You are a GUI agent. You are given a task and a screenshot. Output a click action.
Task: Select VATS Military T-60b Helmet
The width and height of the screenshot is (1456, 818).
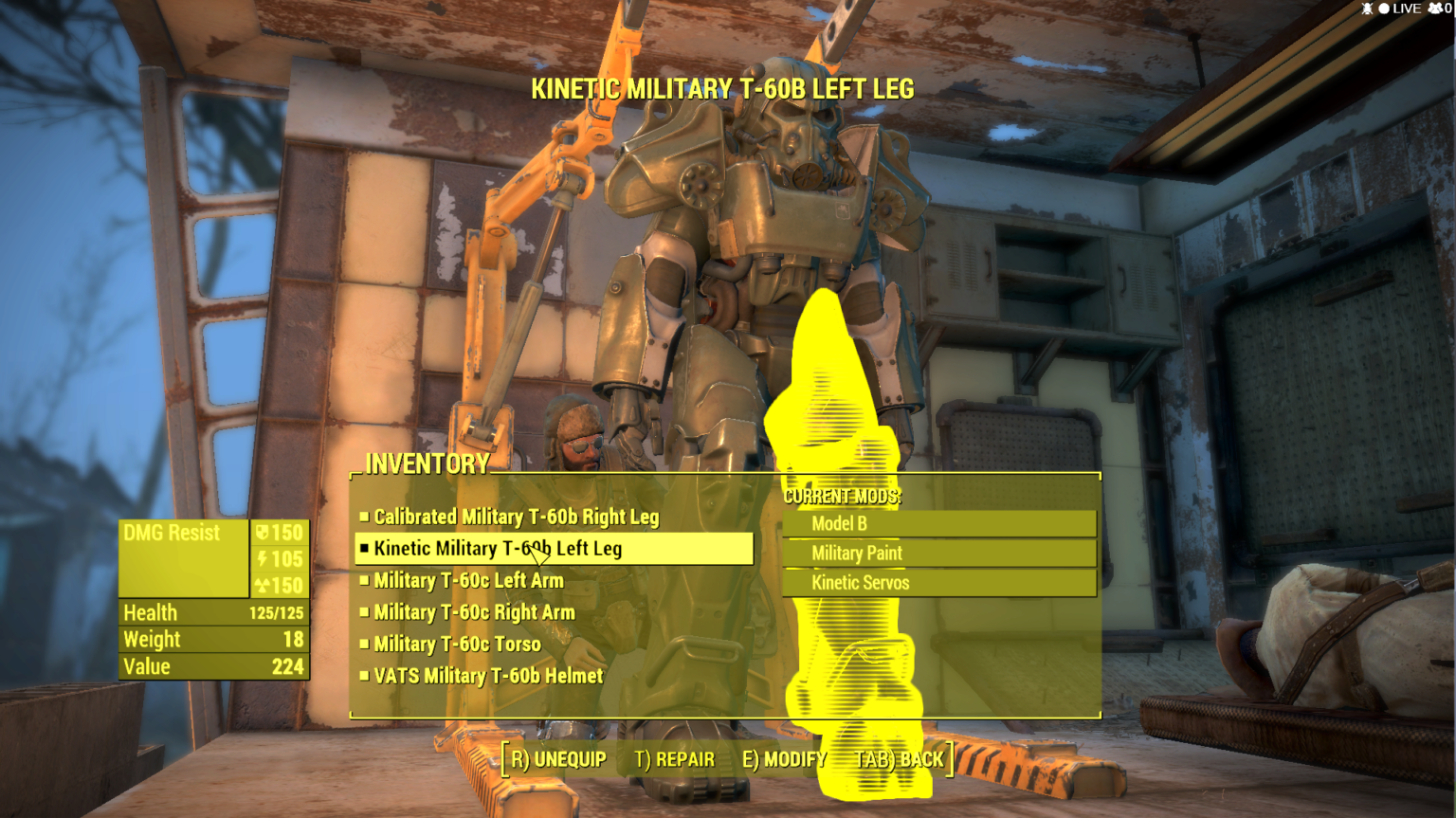tap(488, 677)
